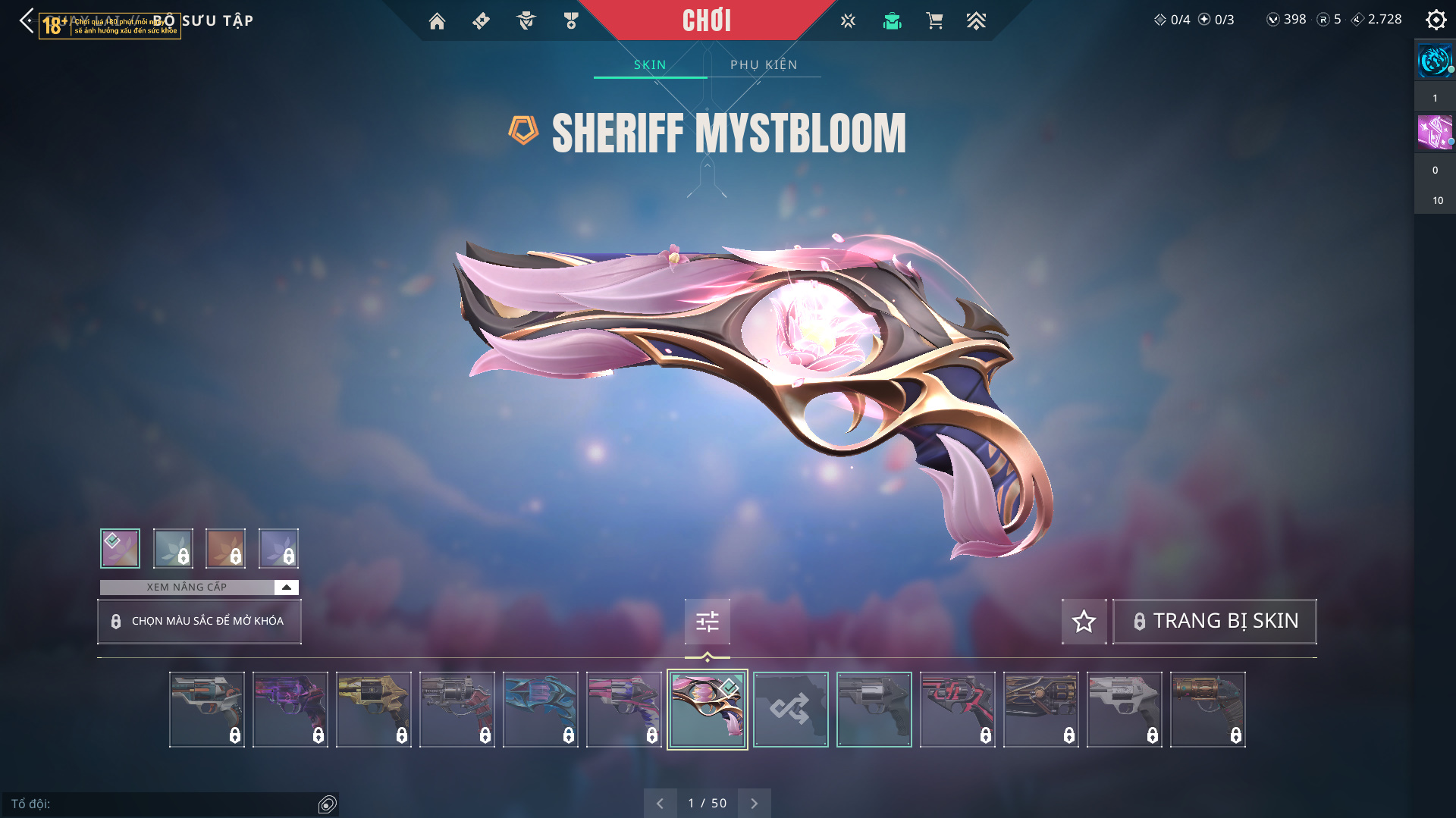The image size is (1456, 818).
Task: Open the store shopping cart icon
Action: [x=934, y=21]
